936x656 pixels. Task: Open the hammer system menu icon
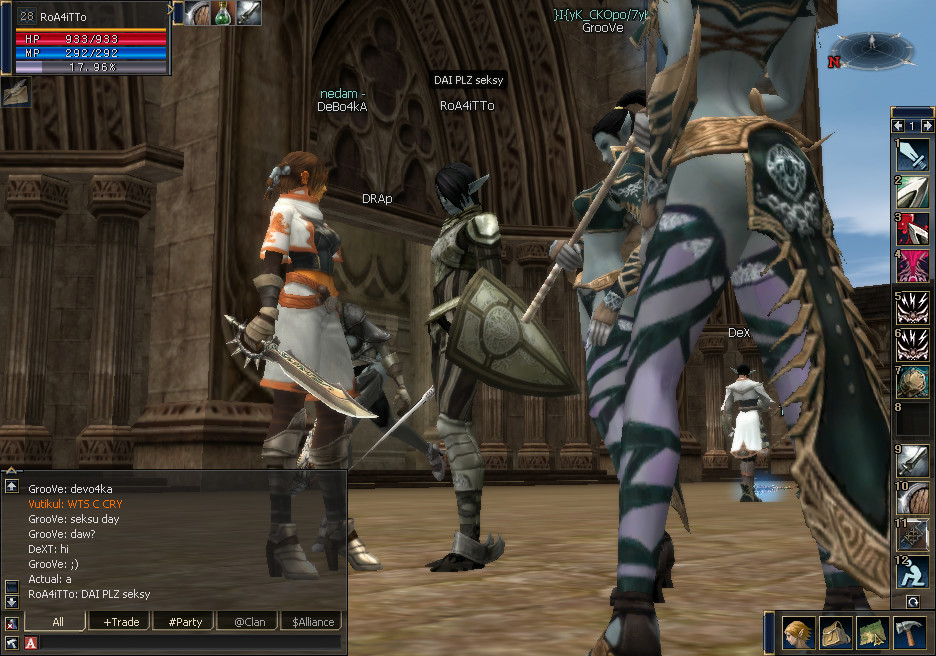[x=908, y=632]
